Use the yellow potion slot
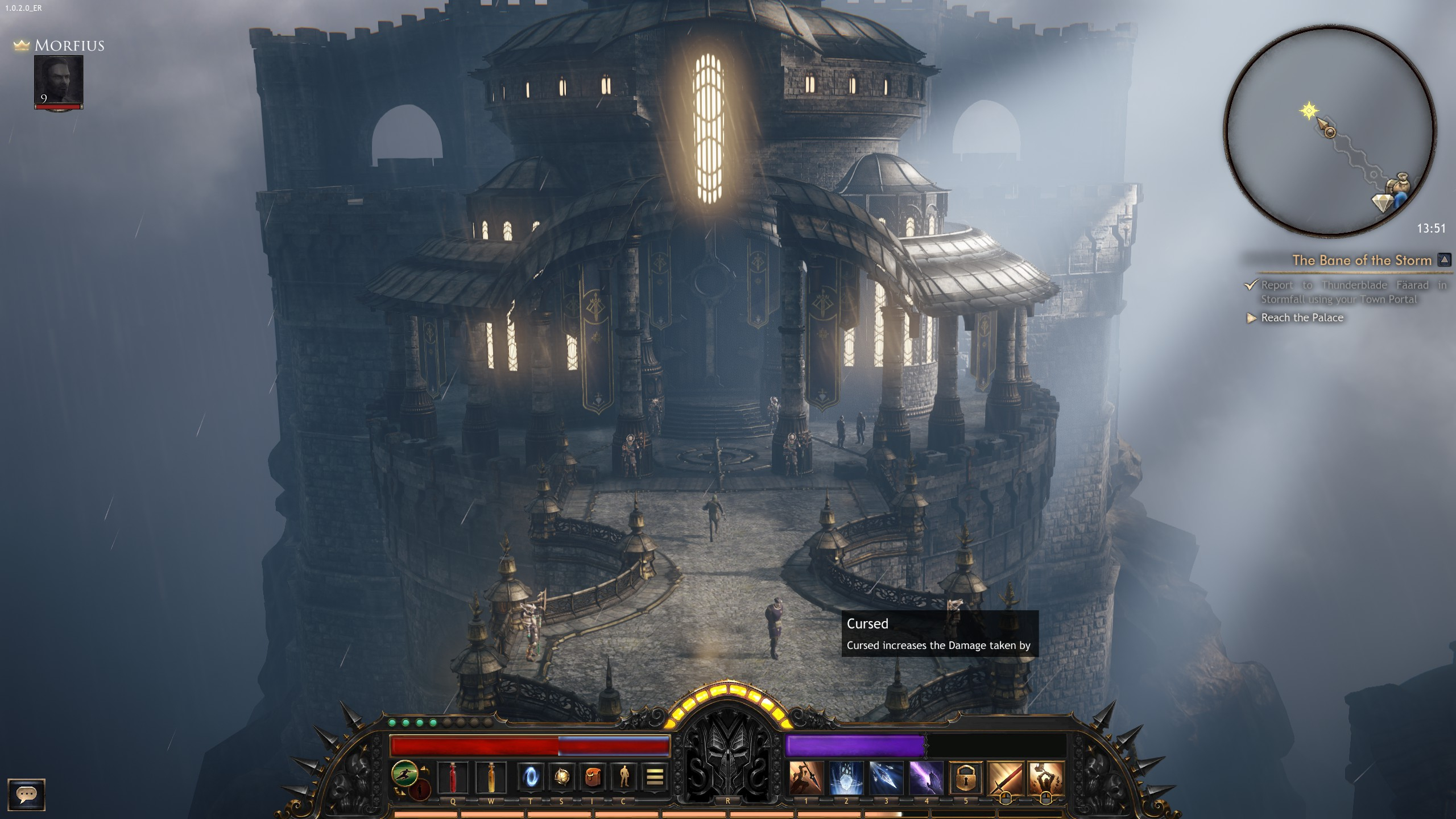 point(490,777)
